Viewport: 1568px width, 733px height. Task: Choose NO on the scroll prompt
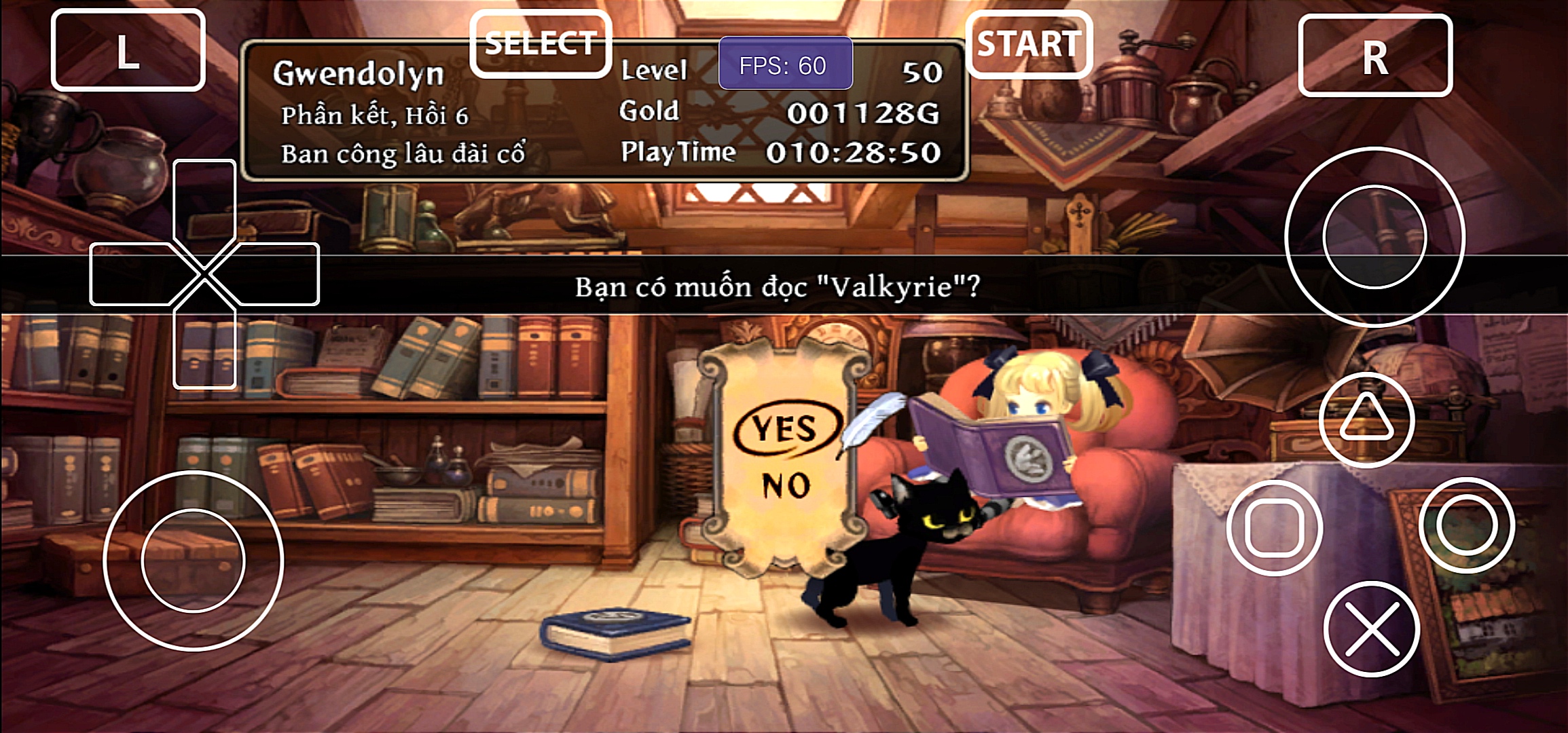786,485
